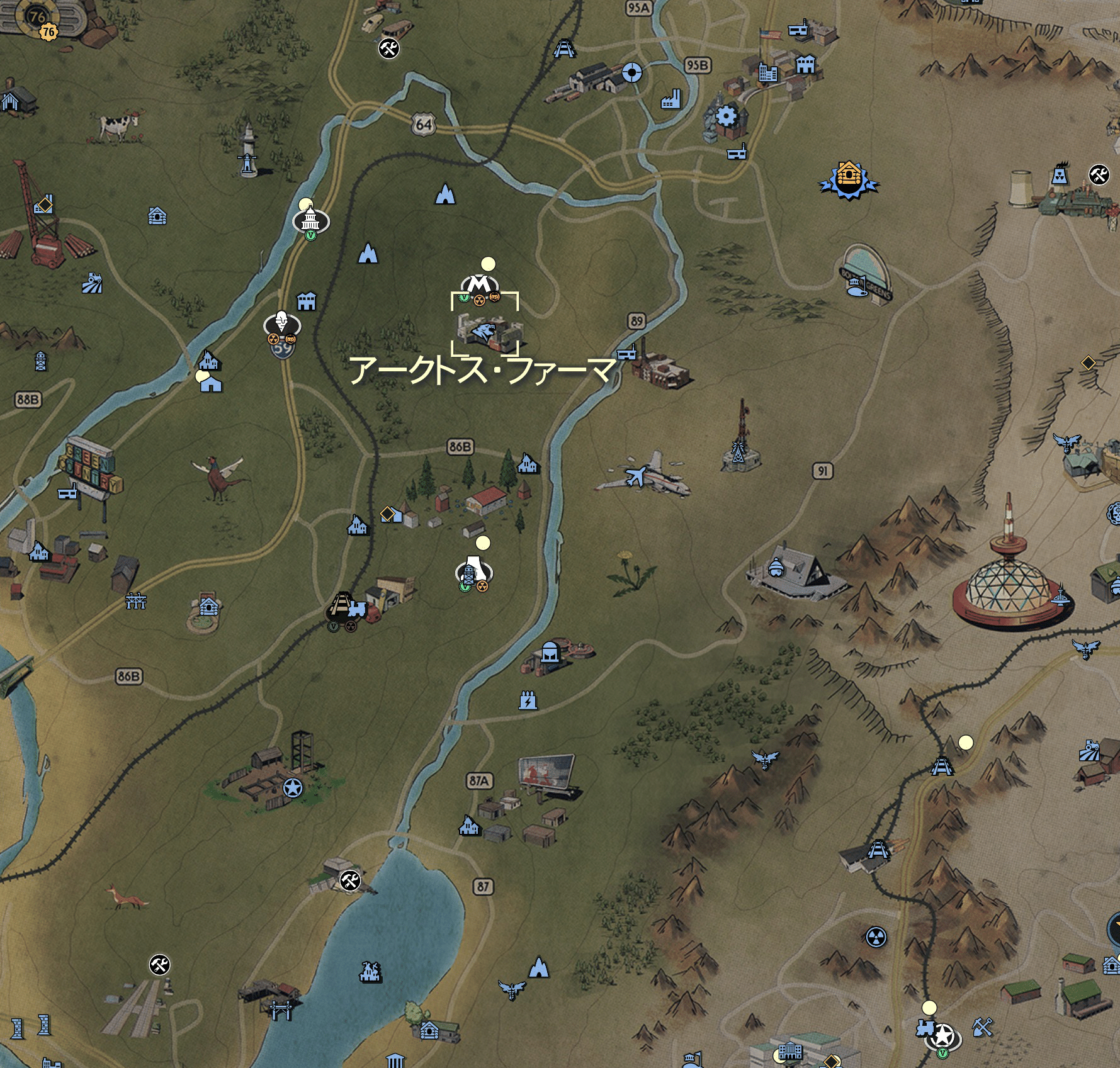Select the Arktos Pharma map marker
This screenshot has height=1068, width=1120.
(485, 330)
